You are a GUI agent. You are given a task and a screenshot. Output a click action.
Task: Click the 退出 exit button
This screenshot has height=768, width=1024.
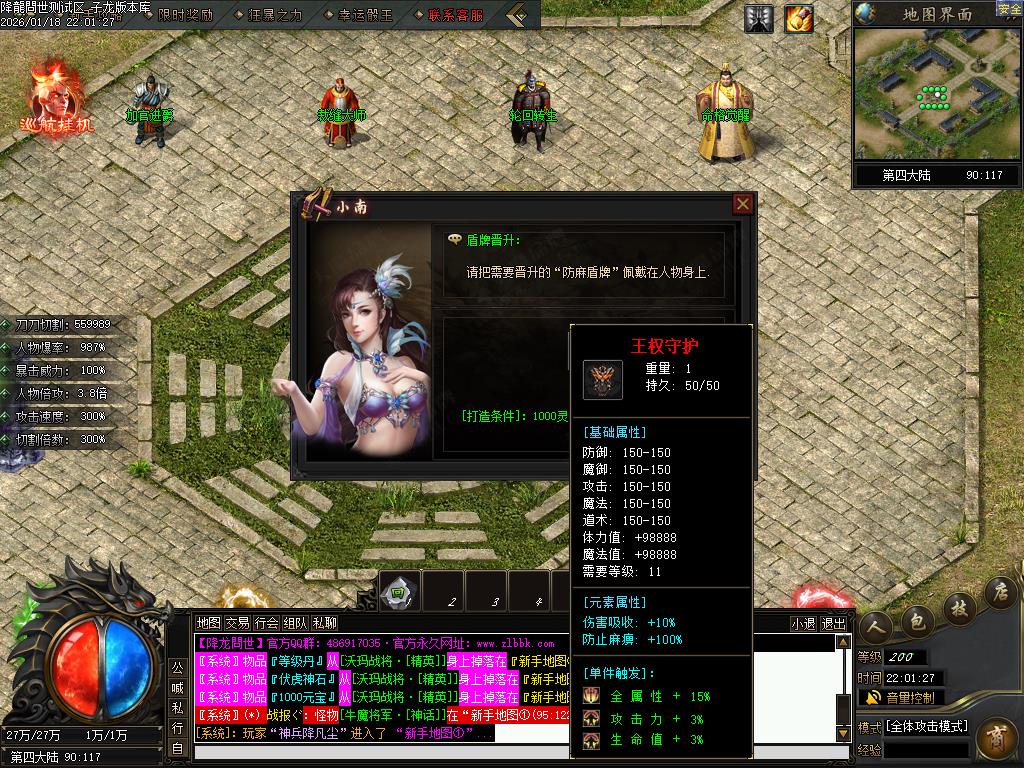pyautogui.click(x=833, y=623)
